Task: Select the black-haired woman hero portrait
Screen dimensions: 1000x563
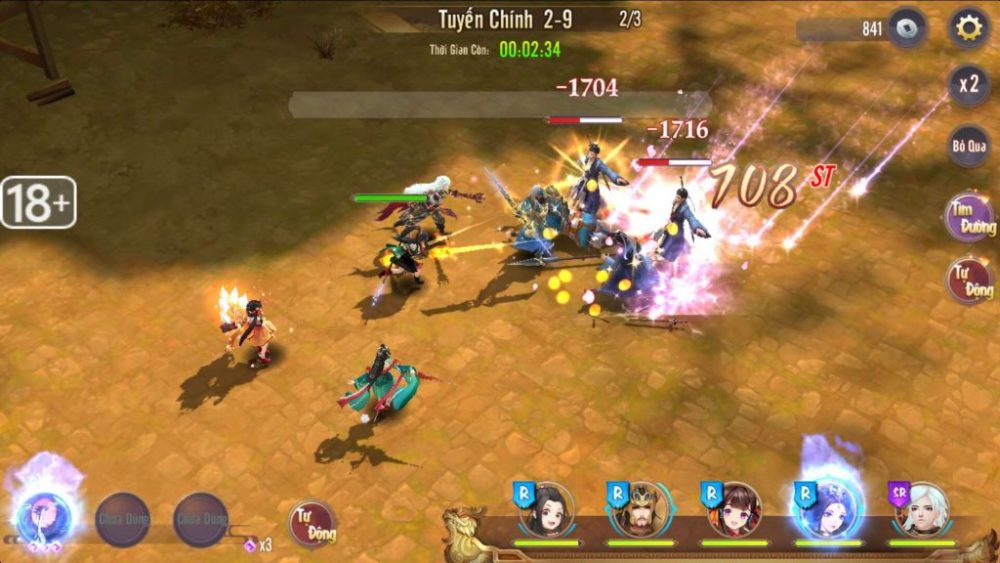Action: [x=549, y=509]
